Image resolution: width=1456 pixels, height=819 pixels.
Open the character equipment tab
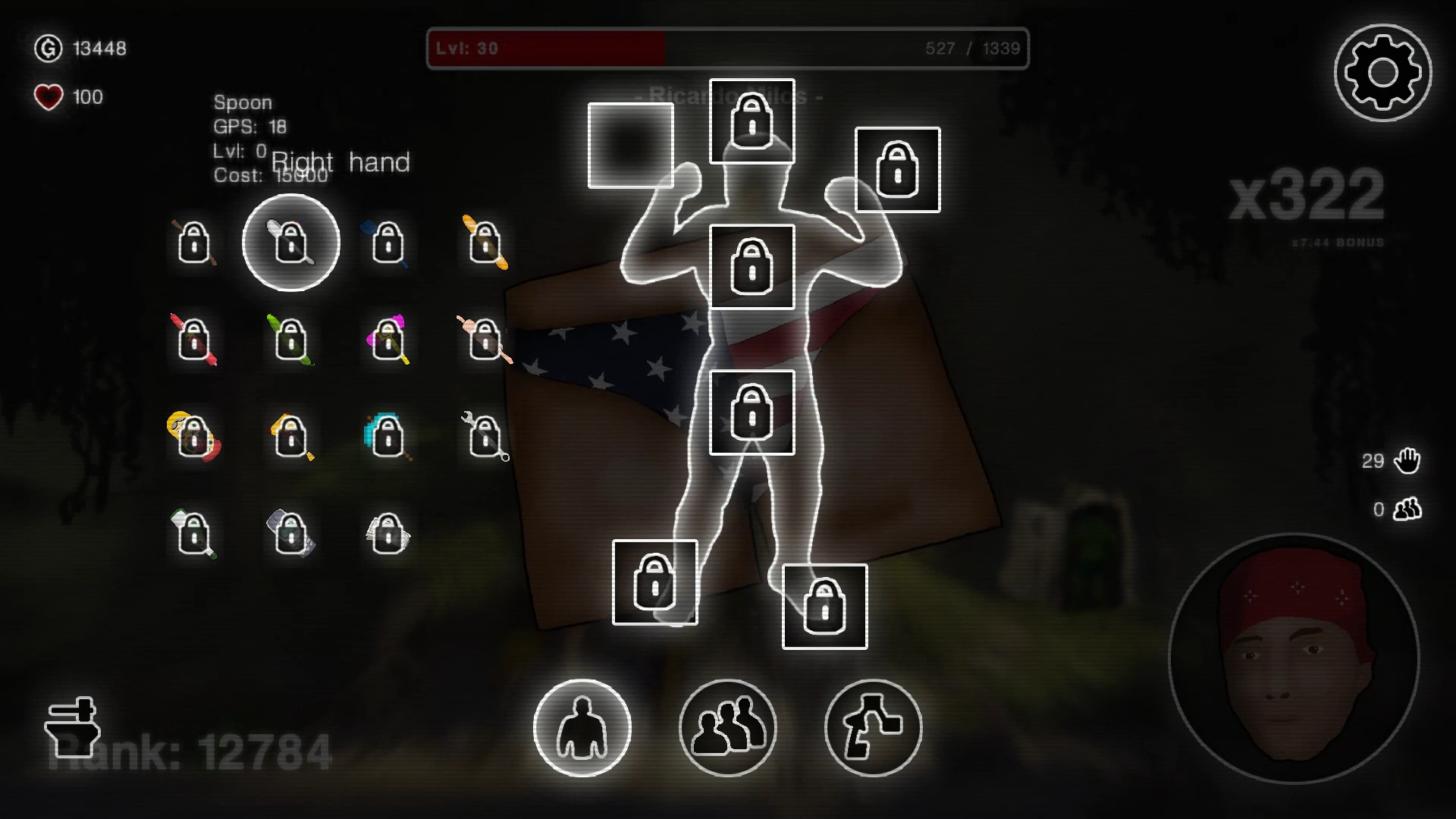582,726
